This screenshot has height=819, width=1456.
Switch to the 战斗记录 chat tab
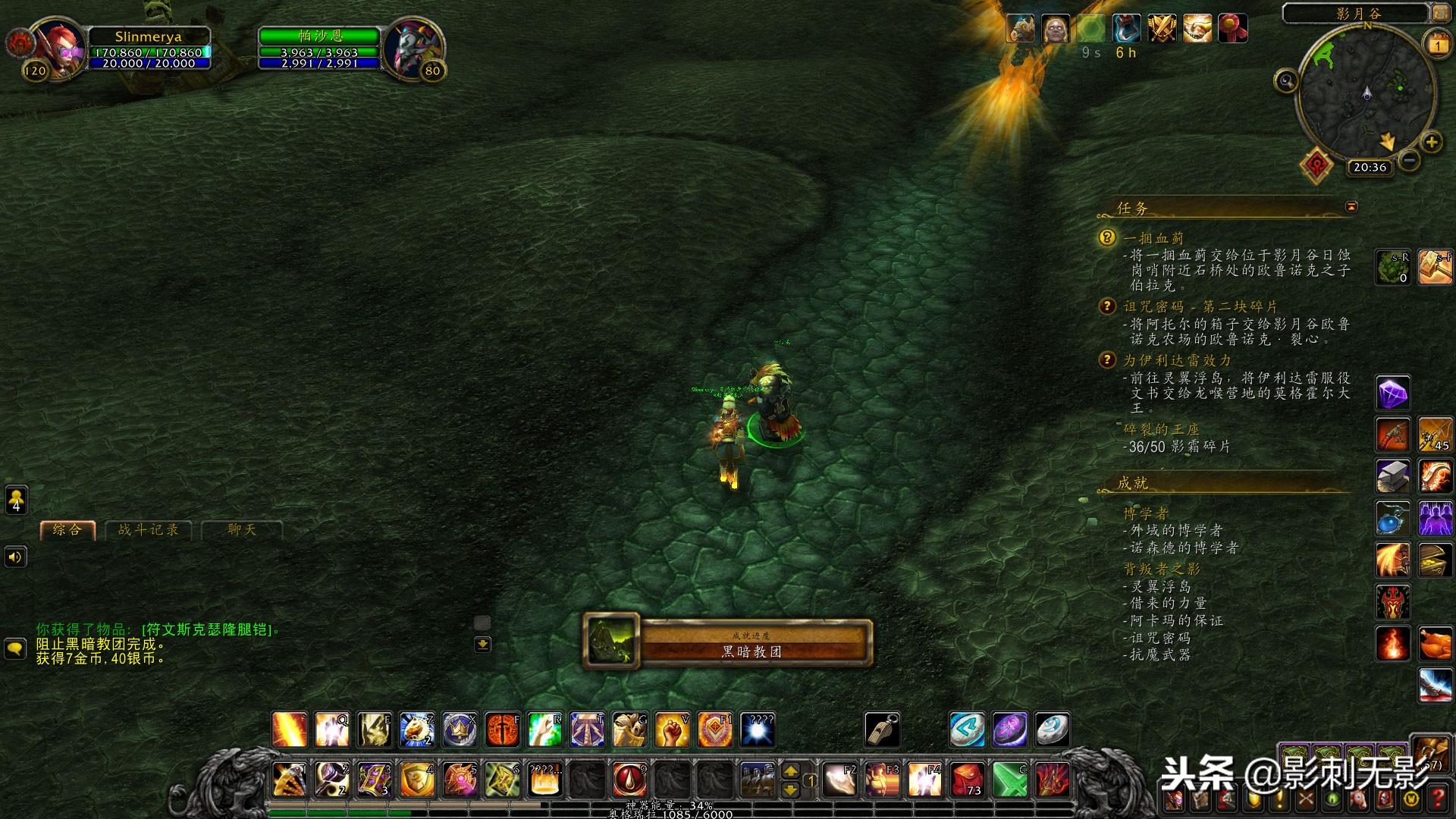pyautogui.click(x=149, y=530)
